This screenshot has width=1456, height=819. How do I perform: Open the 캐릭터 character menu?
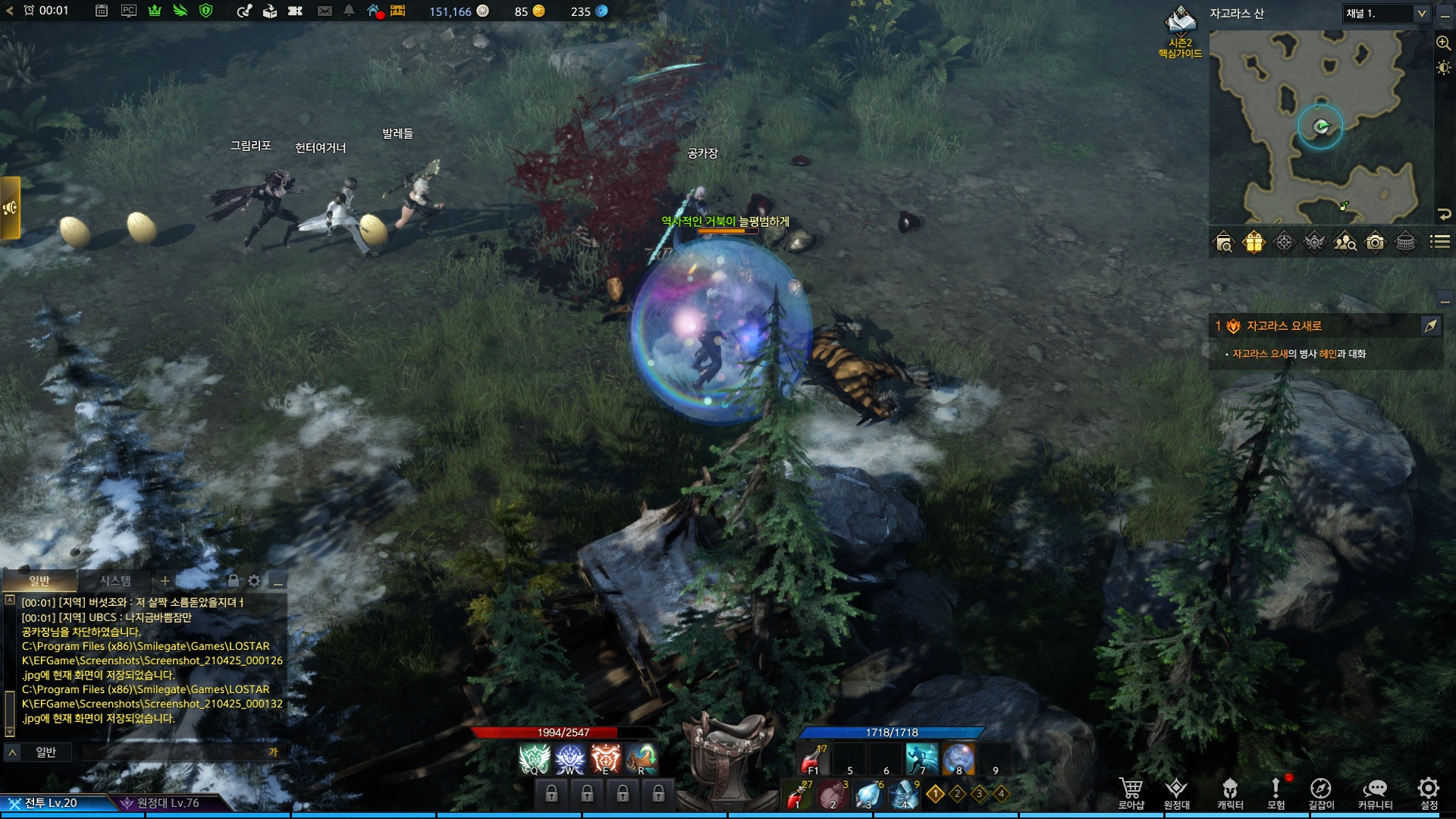(x=1230, y=793)
